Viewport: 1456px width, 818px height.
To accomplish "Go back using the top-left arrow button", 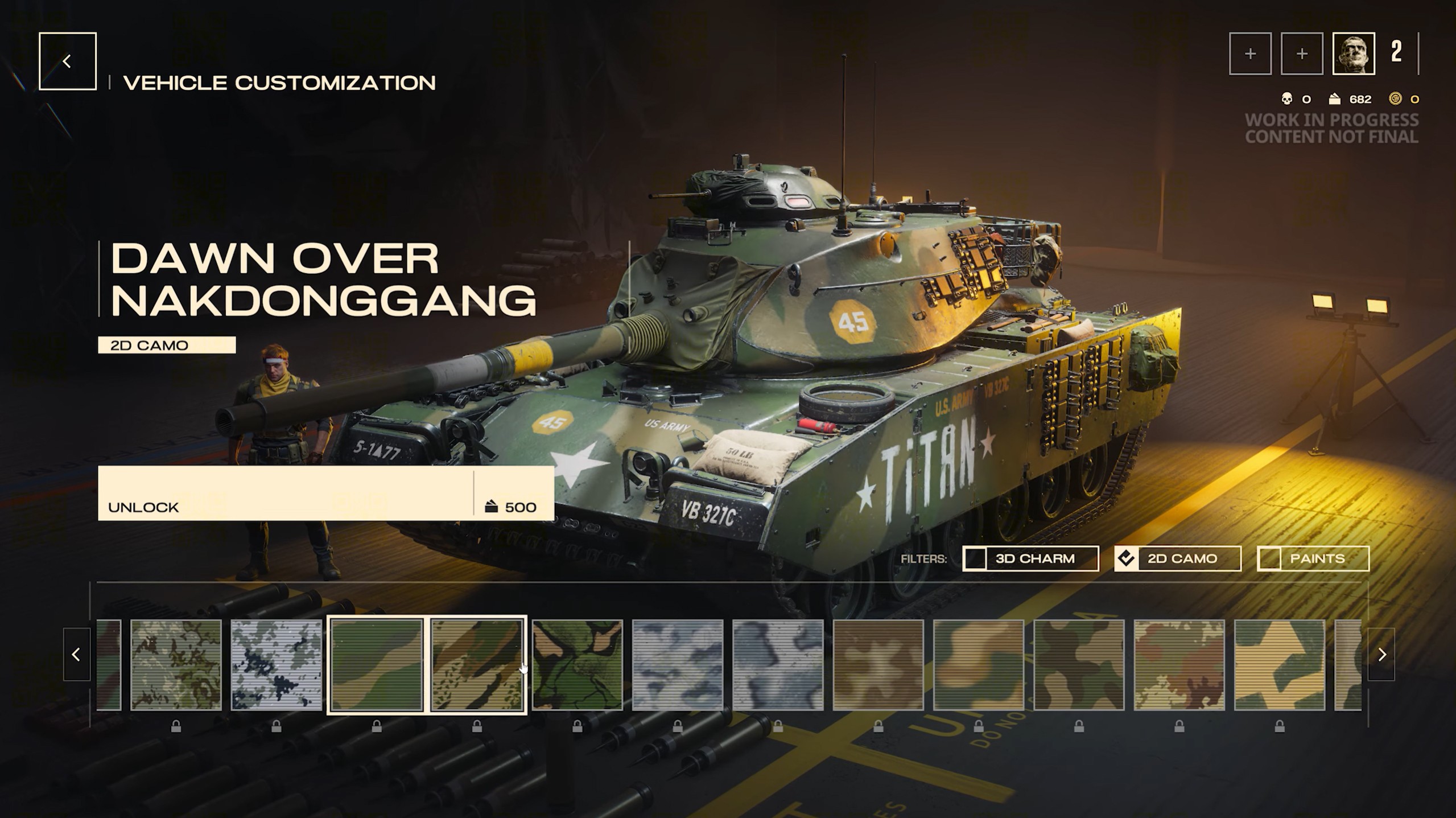I will point(67,61).
